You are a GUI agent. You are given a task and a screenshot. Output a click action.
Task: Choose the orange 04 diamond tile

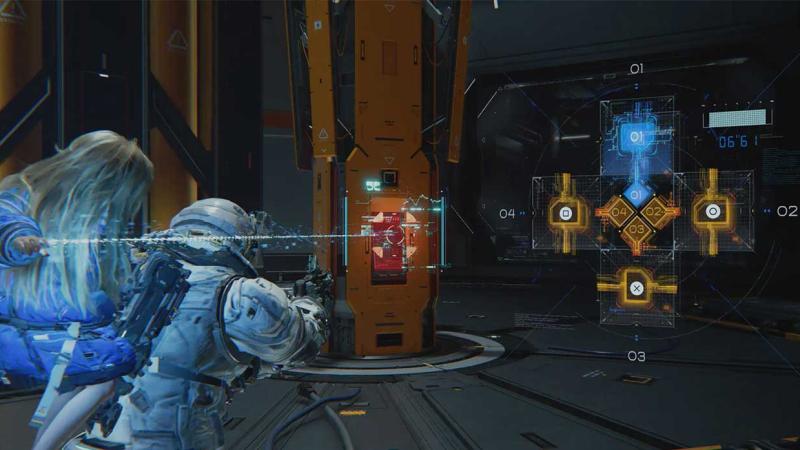coord(619,212)
